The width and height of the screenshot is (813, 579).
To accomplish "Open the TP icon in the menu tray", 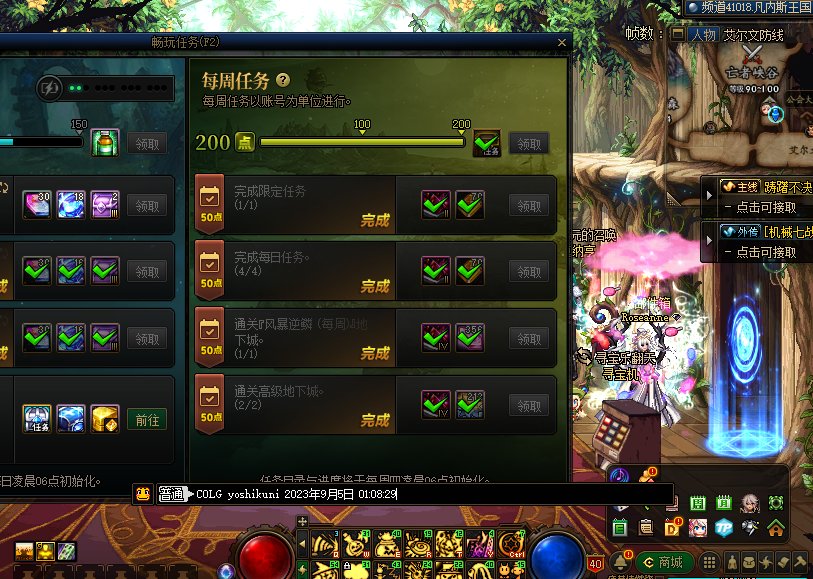I will [723, 527].
